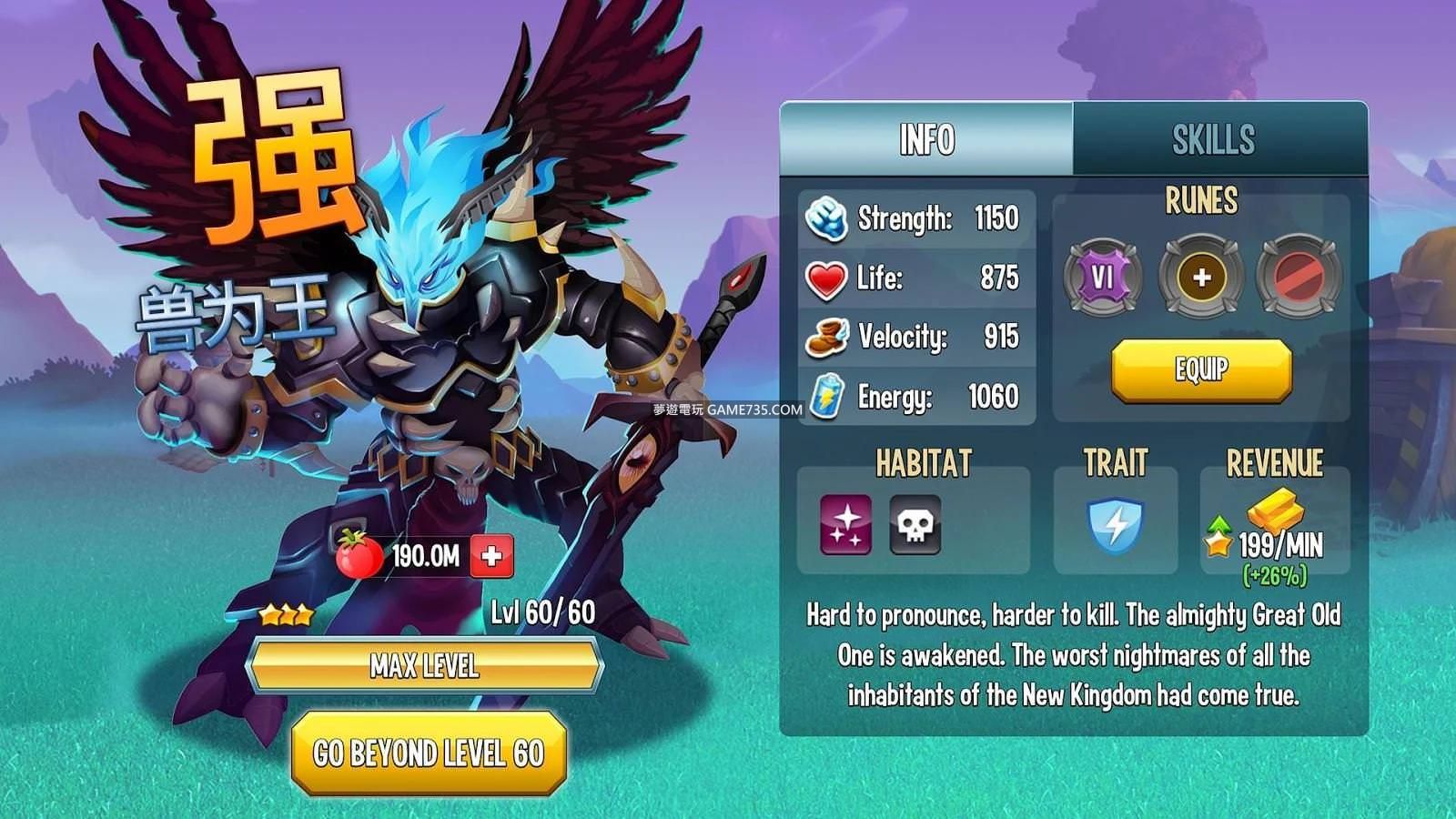
Task: Open the purple level VI rune slot
Action: [1103, 277]
